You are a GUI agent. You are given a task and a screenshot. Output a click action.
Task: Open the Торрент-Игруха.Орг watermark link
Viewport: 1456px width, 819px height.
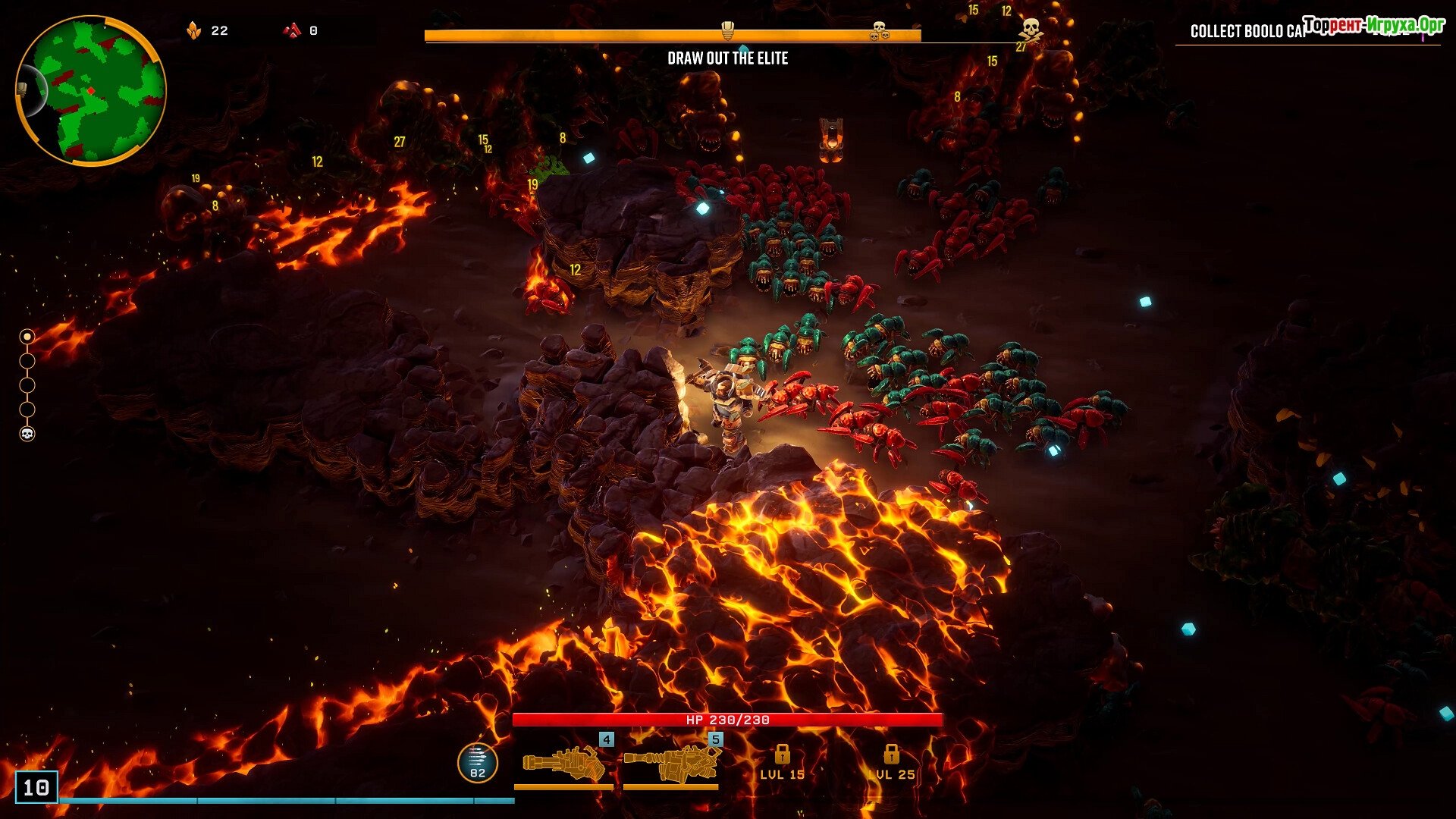(1373, 25)
